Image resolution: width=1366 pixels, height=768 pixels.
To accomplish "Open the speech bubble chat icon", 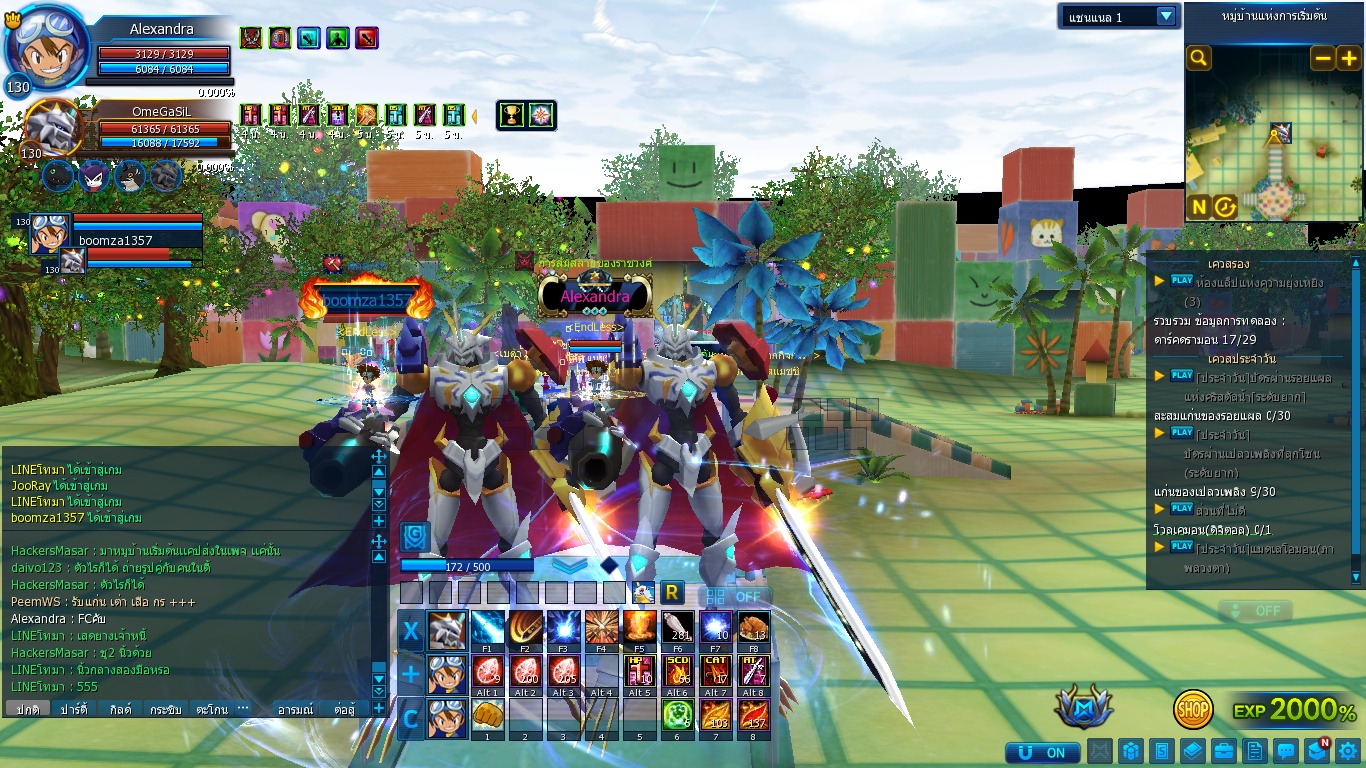I will click(x=1286, y=751).
